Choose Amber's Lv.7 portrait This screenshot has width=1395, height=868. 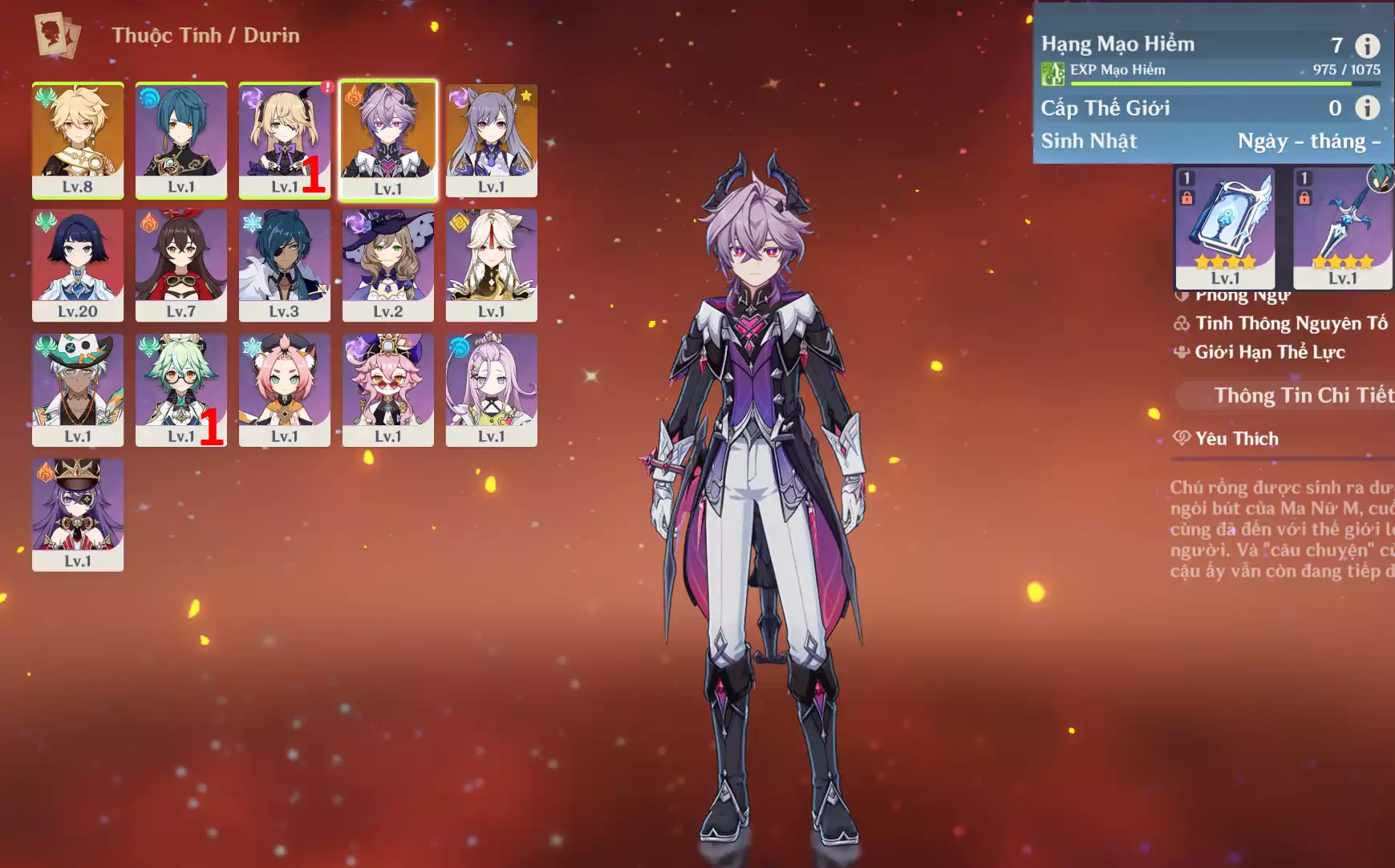(x=181, y=265)
